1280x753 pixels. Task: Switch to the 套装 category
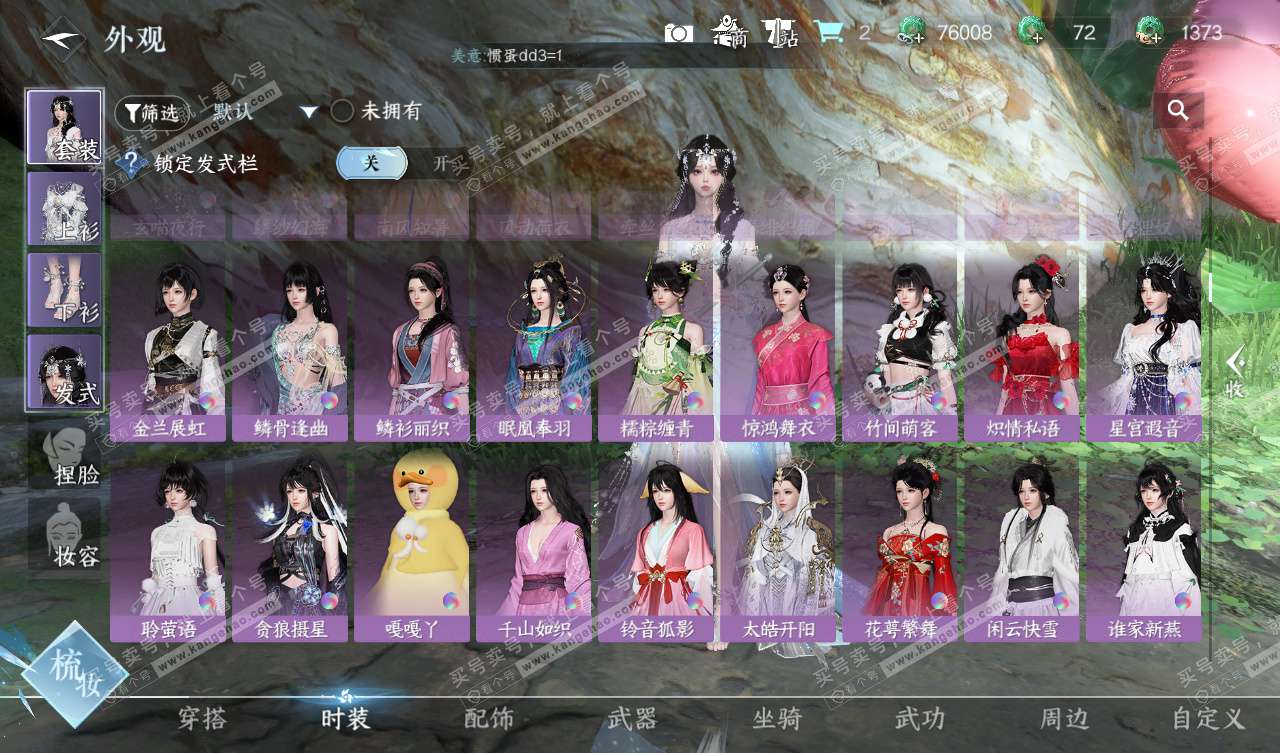tap(64, 127)
